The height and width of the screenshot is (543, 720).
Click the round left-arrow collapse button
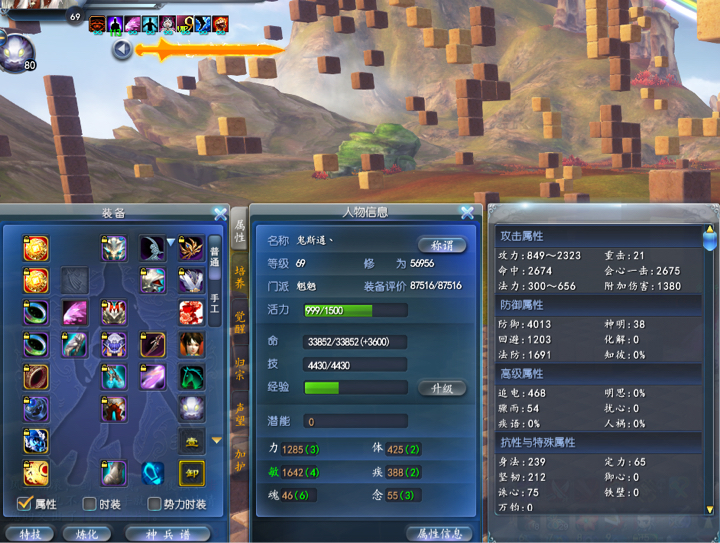click(x=122, y=49)
